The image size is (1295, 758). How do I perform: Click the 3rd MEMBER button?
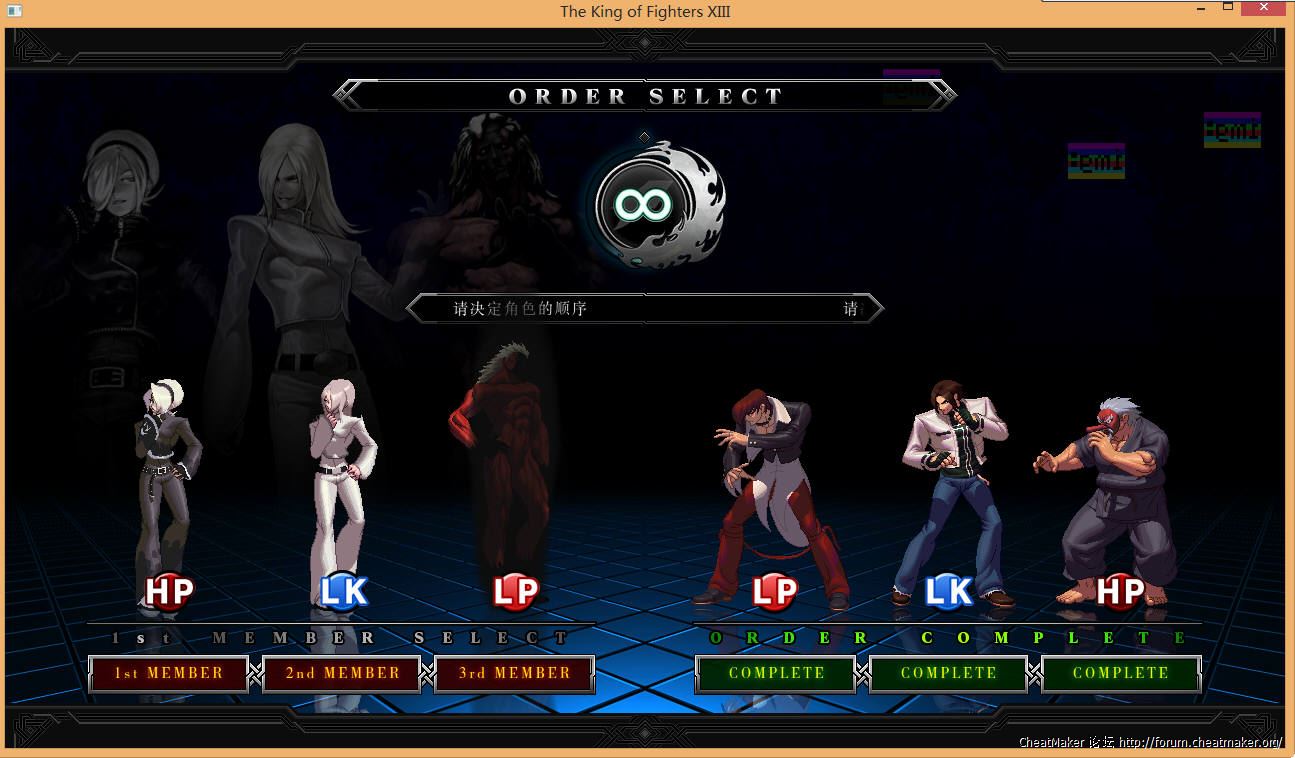pos(514,673)
